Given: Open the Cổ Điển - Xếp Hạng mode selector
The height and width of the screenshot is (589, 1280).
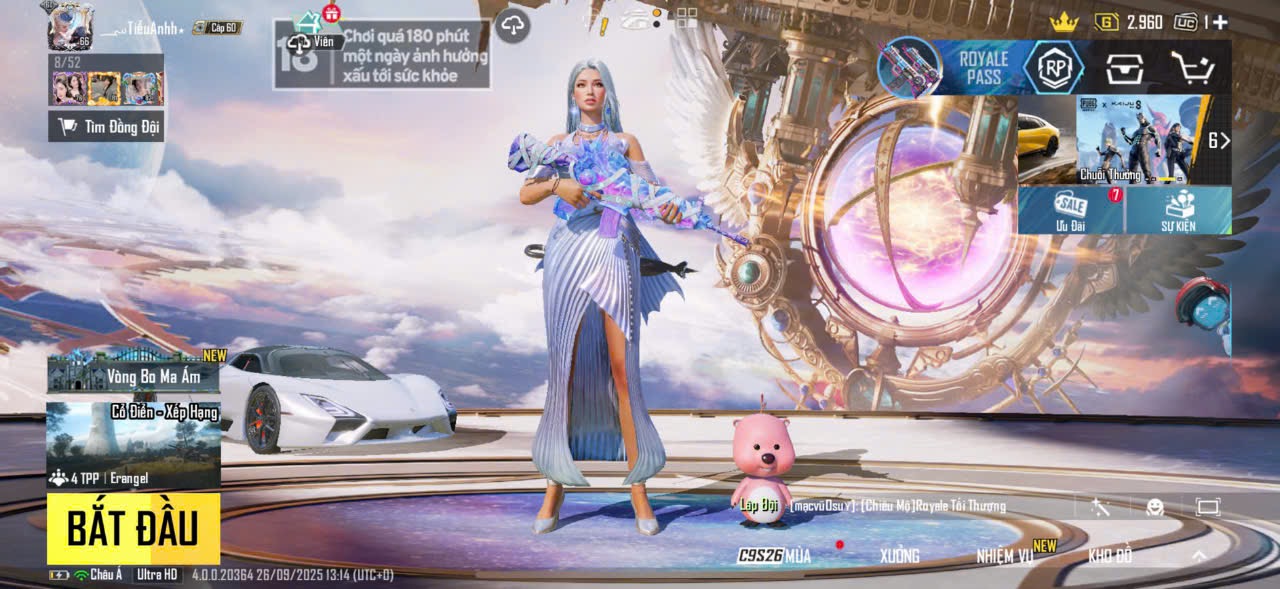Looking at the screenshot, I should 133,445.
